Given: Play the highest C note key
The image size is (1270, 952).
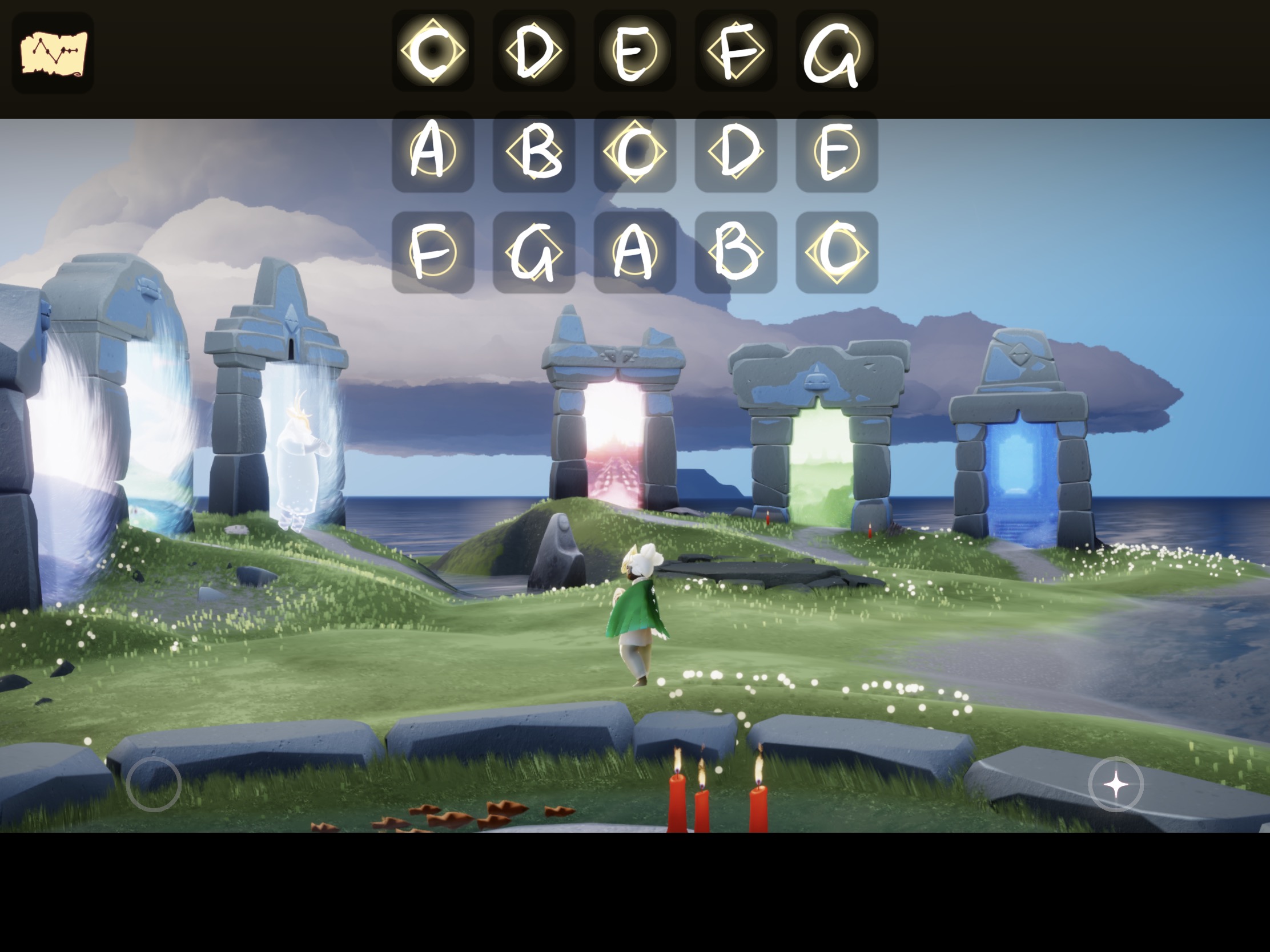Looking at the screenshot, I should click(837, 252).
